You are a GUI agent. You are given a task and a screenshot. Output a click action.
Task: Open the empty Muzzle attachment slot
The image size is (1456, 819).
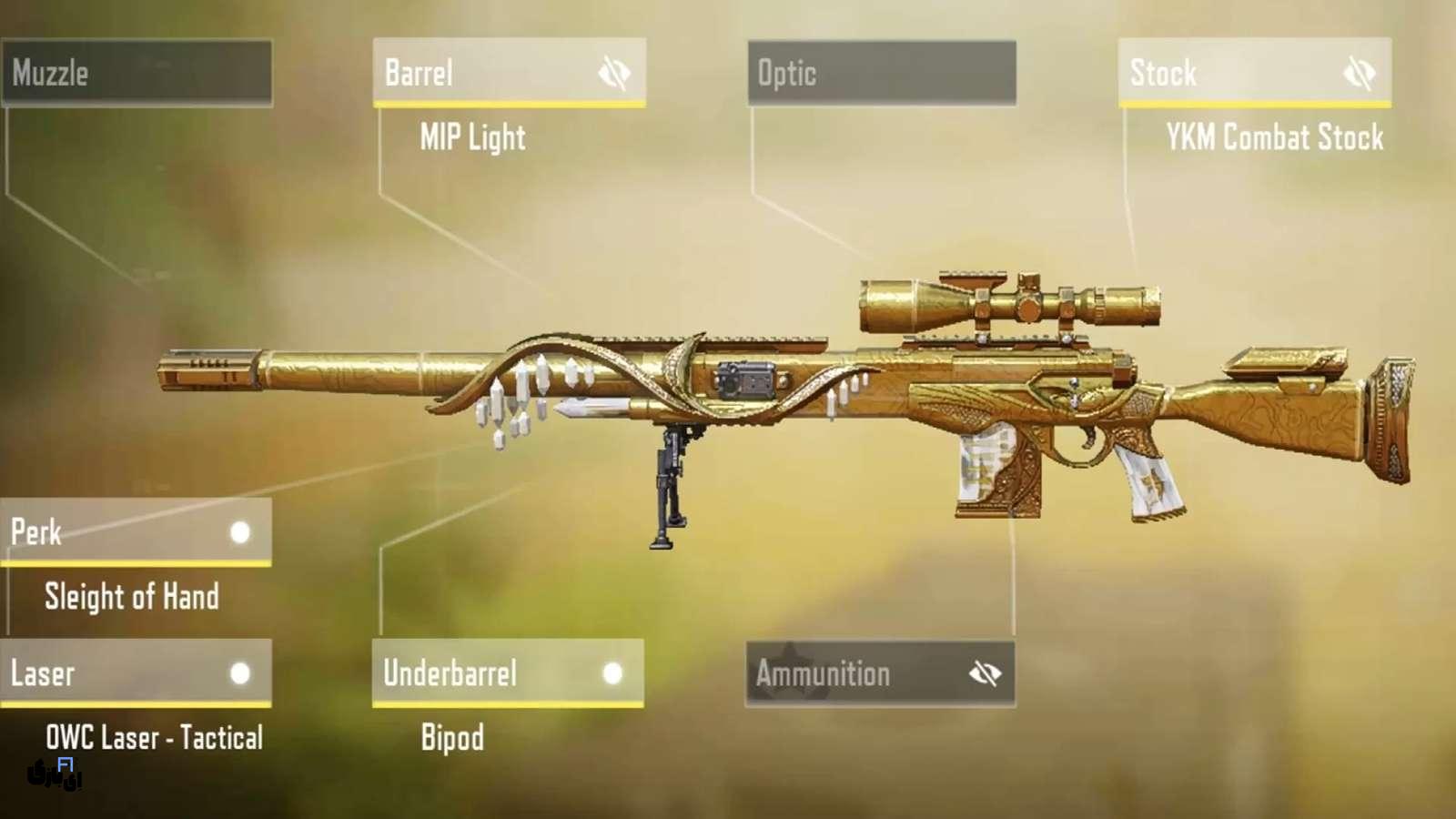(x=136, y=73)
